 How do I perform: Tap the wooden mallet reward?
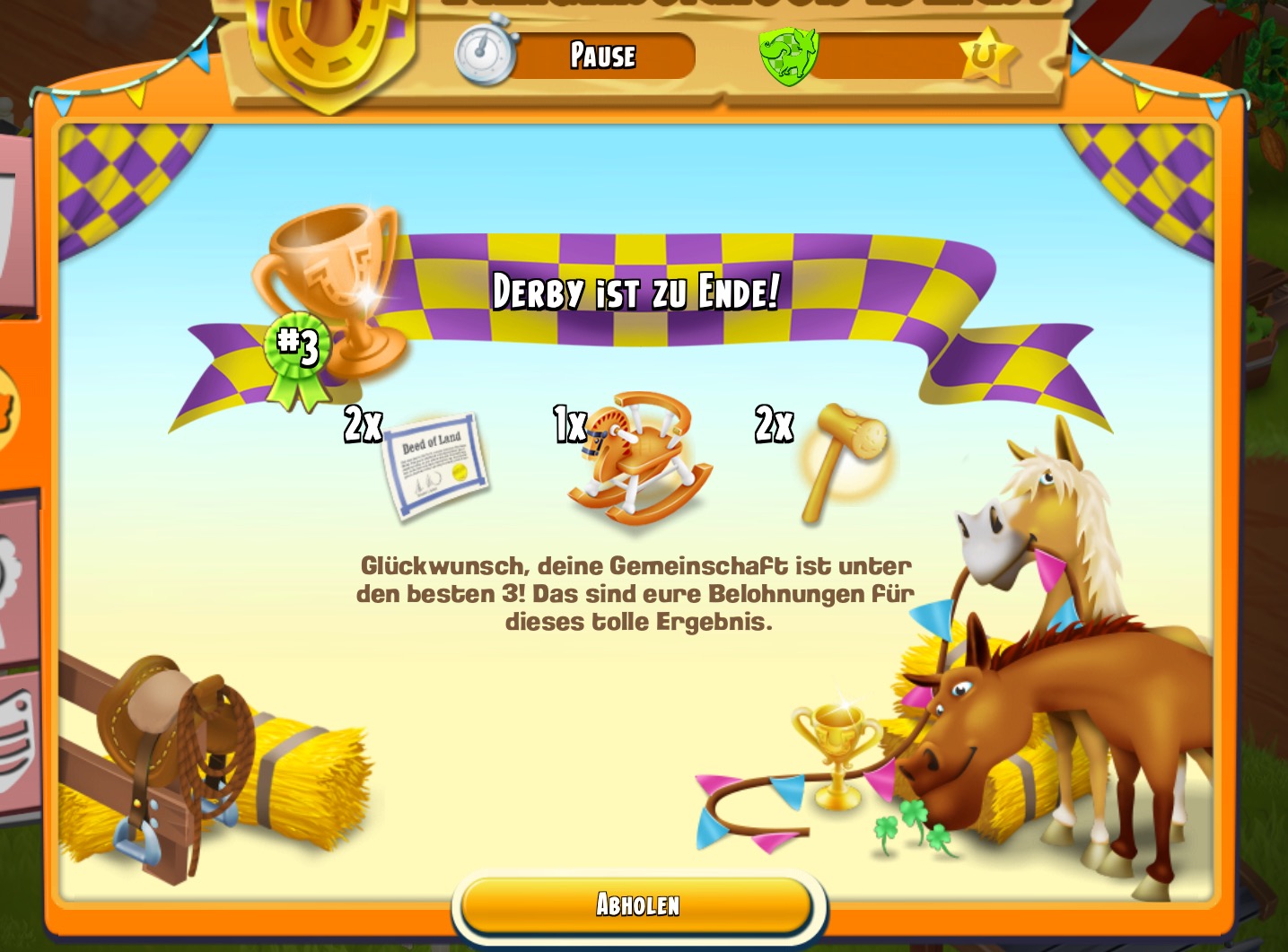coord(844,459)
